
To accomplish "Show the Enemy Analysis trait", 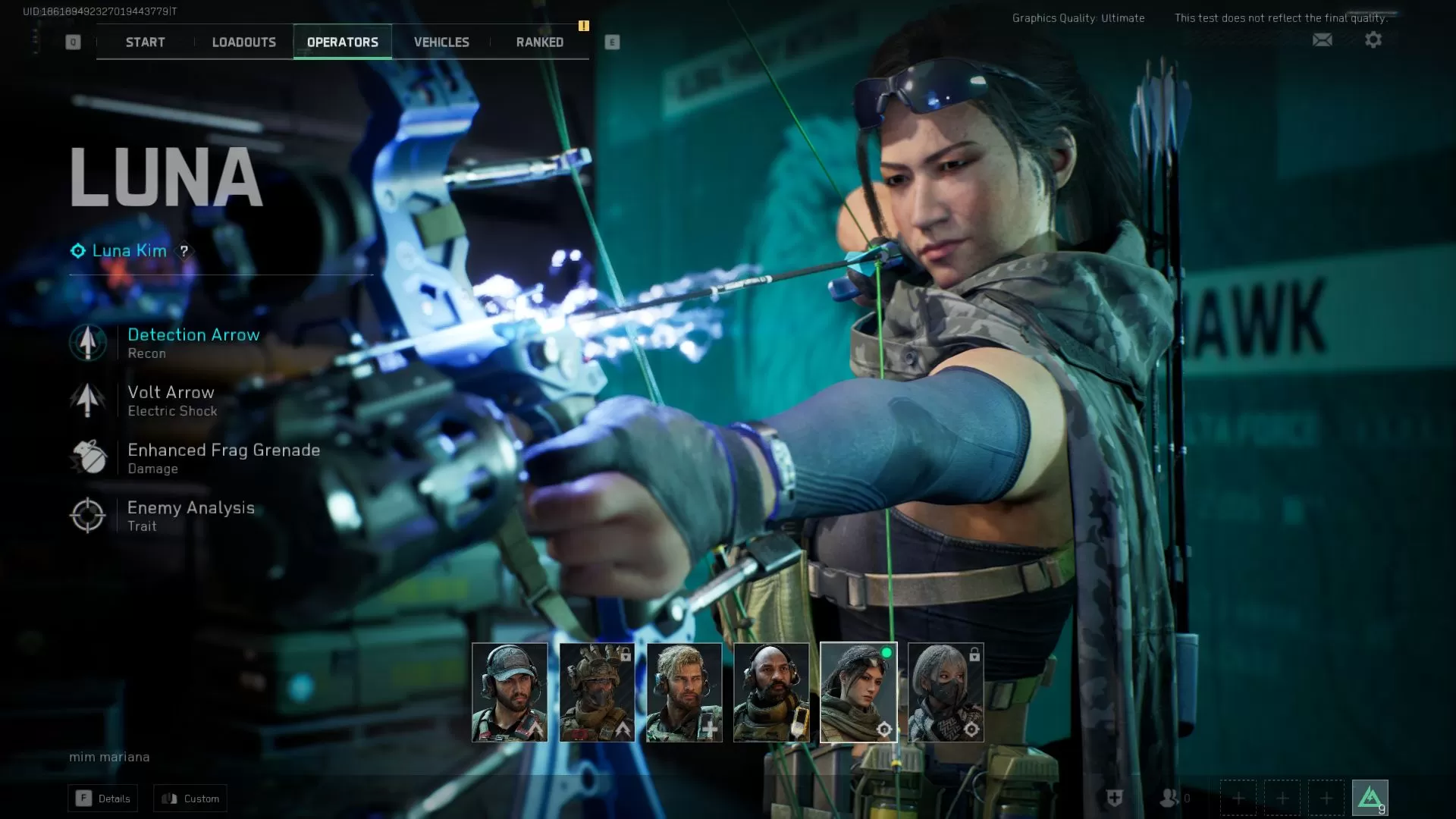I will [190, 516].
